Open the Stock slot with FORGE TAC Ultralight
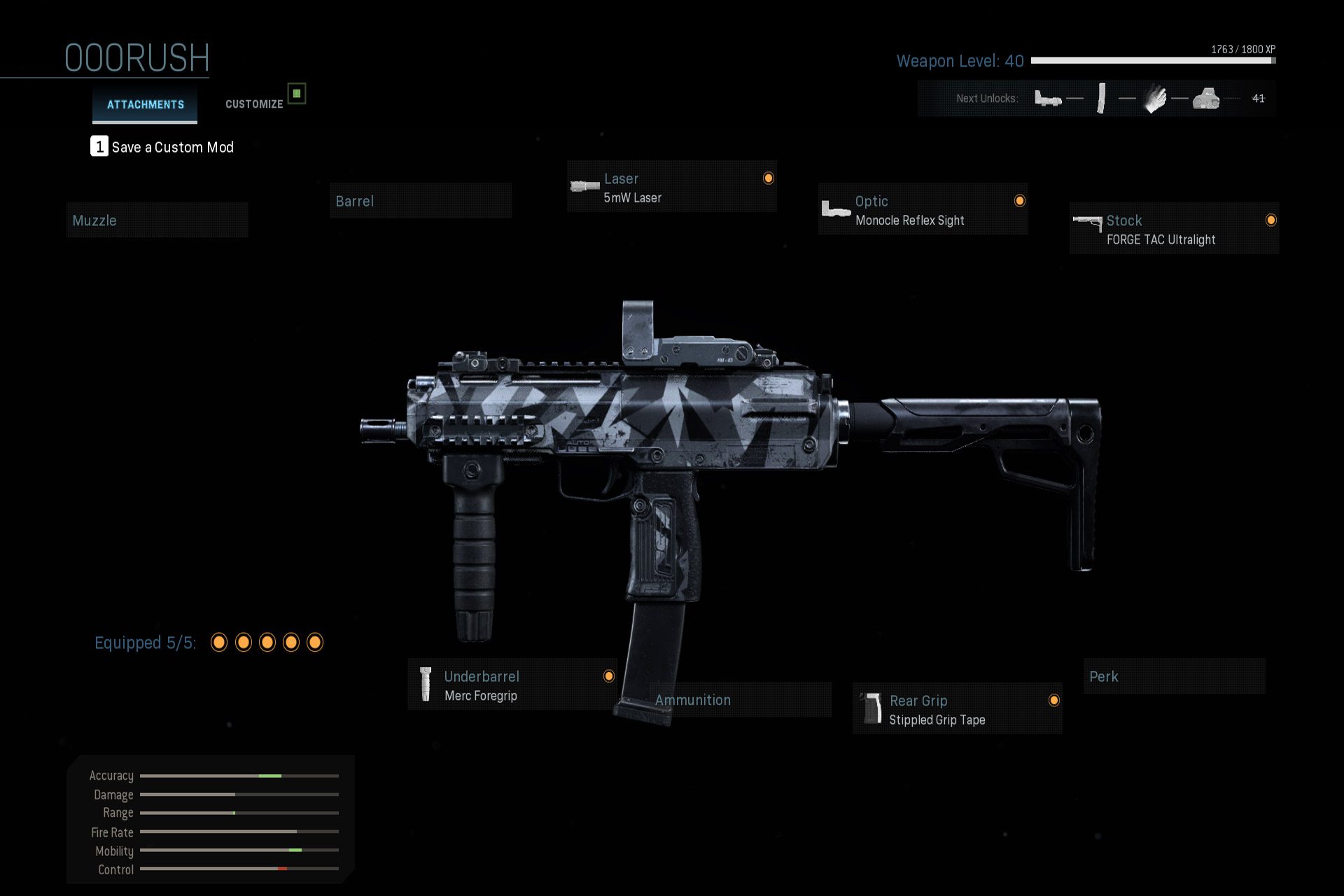 (1174, 230)
